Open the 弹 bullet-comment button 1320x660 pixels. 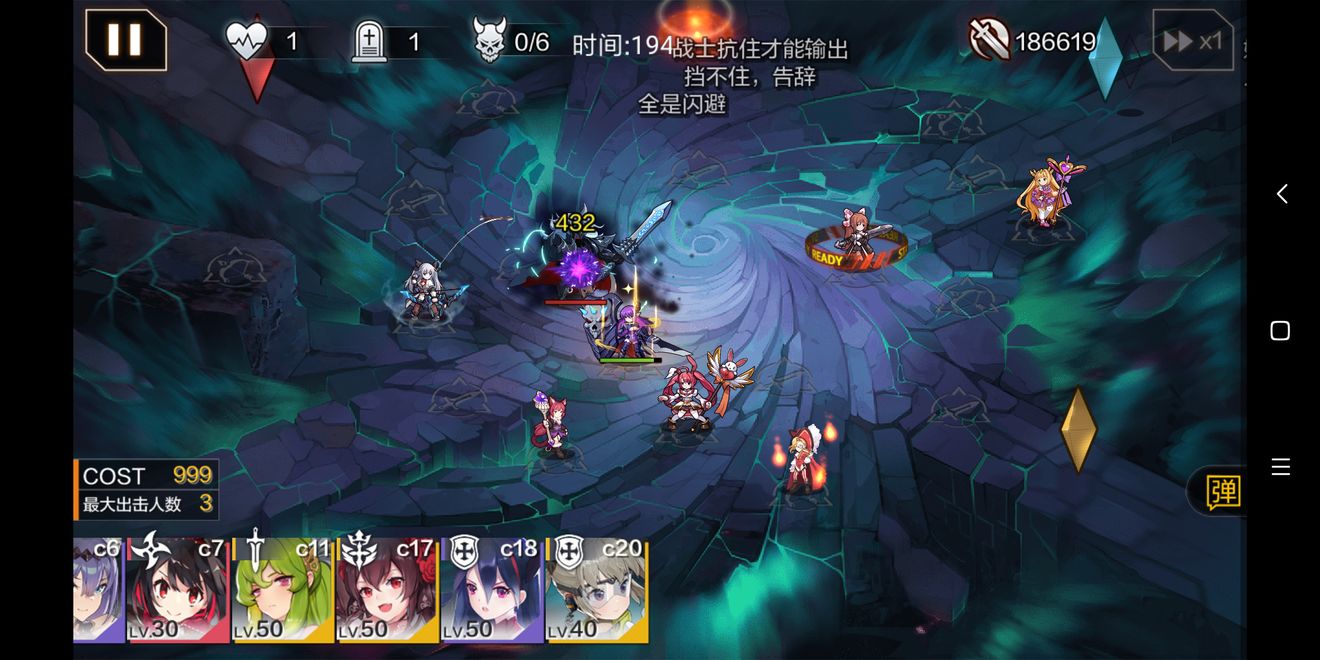(x=1222, y=491)
